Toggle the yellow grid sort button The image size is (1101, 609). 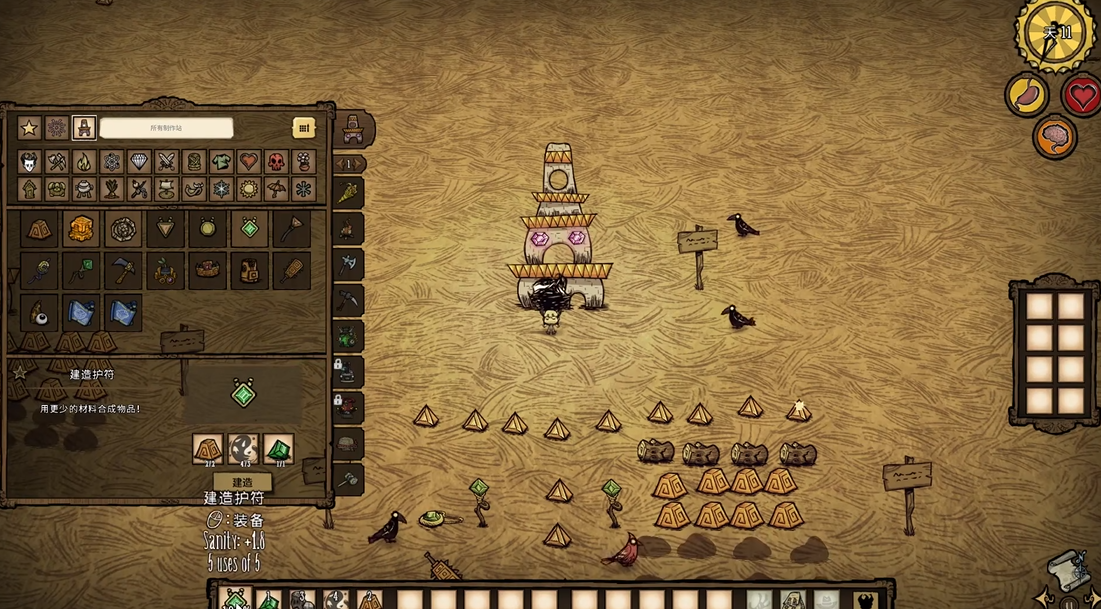pos(303,128)
